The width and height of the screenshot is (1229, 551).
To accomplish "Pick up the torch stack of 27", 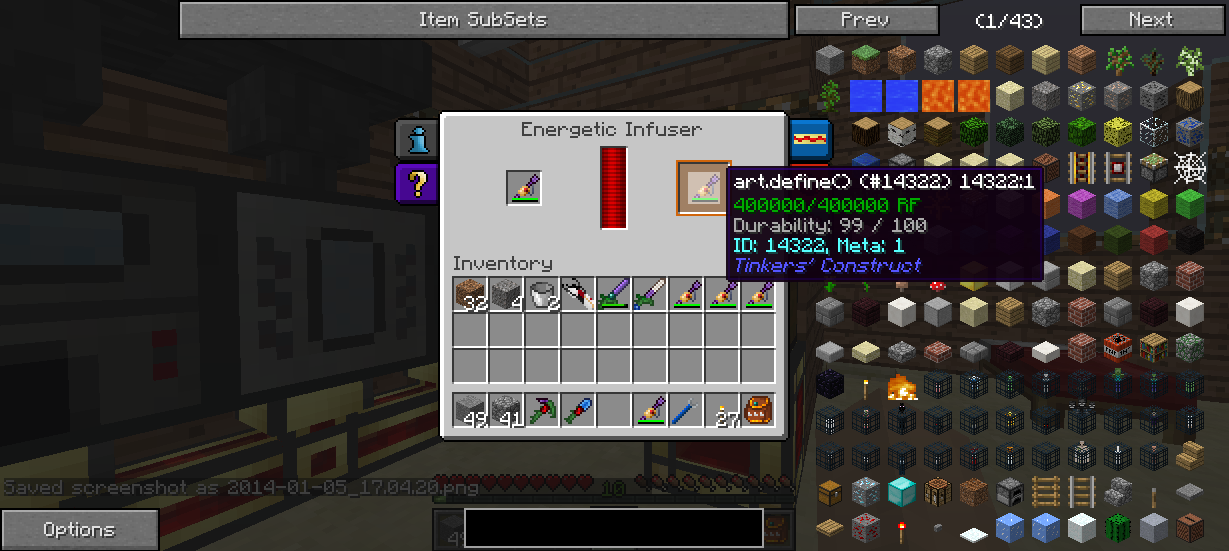I will 723,410.
